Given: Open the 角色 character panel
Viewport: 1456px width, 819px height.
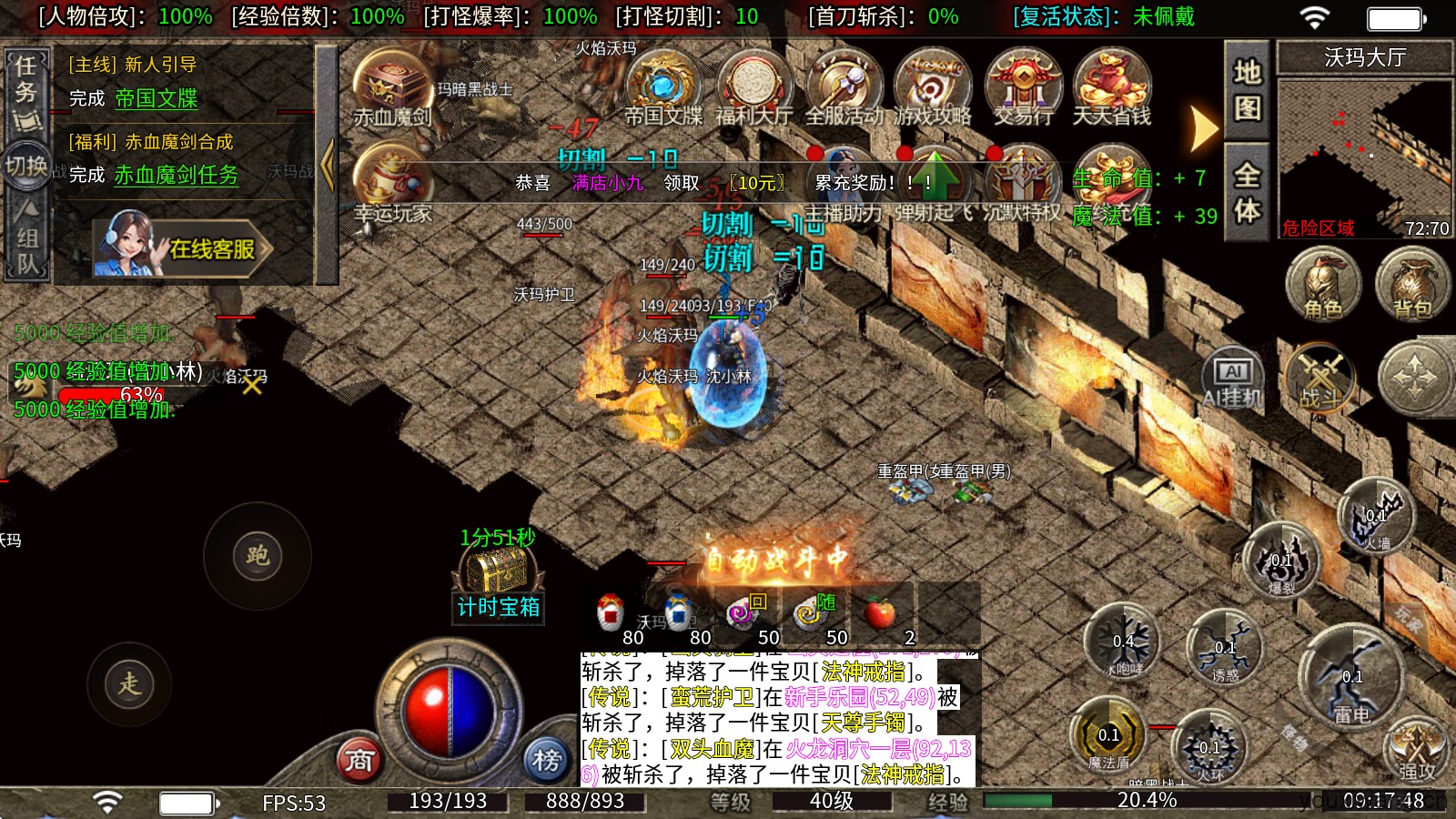Looking at the screenshot, I should click(x=1321, y=287).
